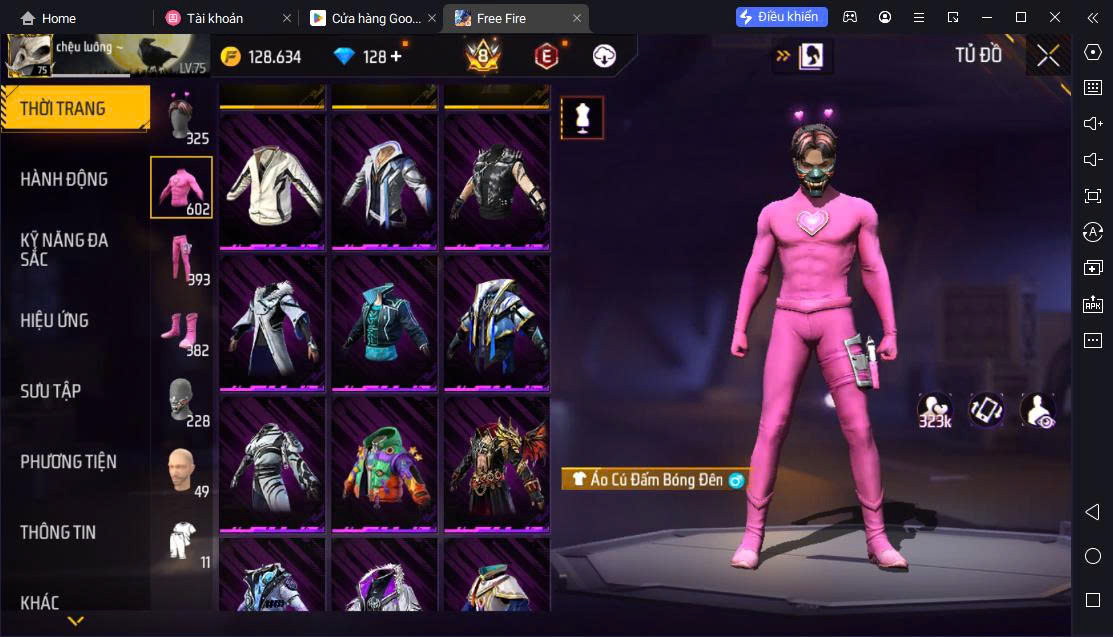Choose the pink shirt tops subcategory
The image size is (1113, 637).
tap(181, 187)
